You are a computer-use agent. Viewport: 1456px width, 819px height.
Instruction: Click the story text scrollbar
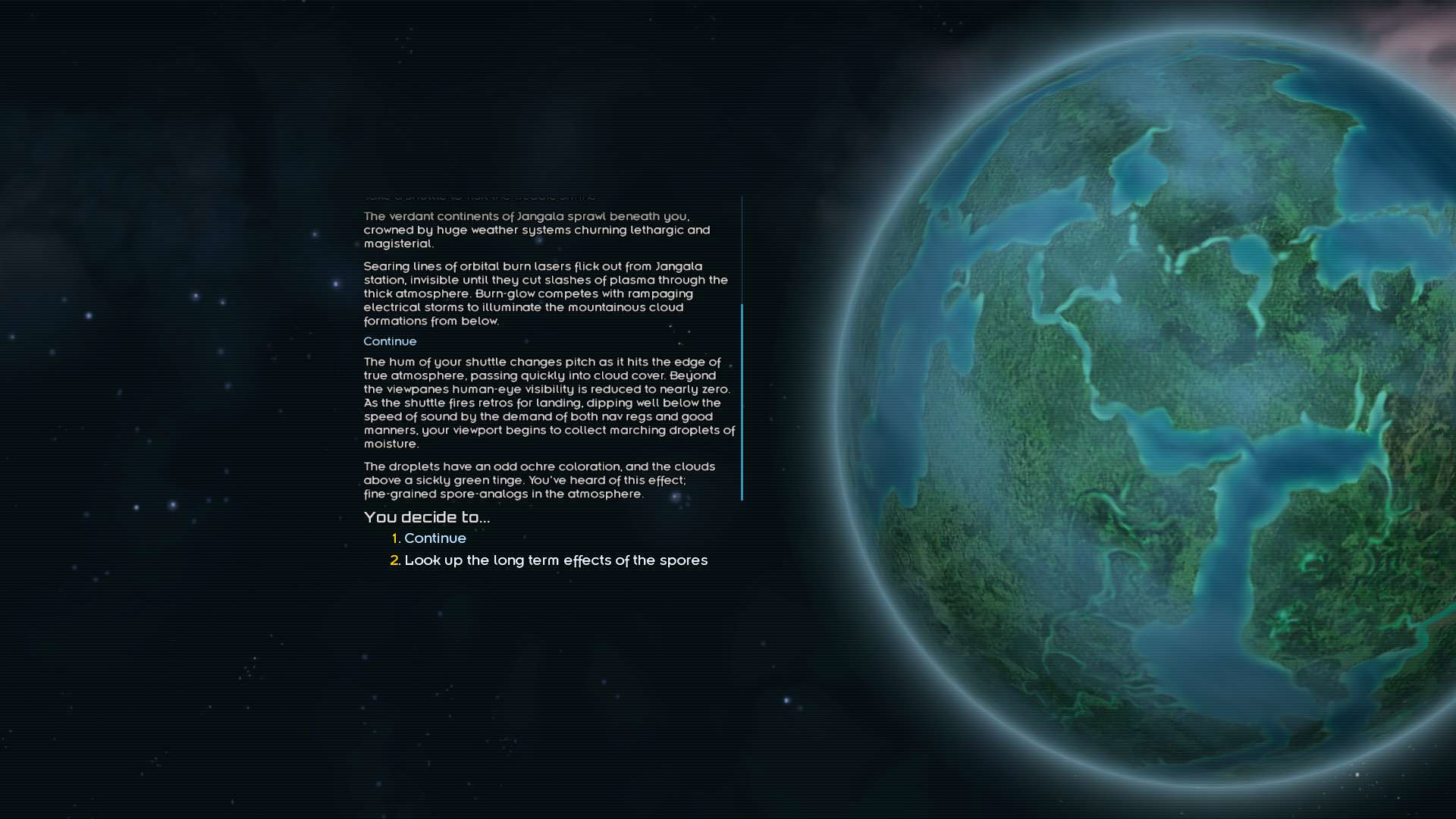tap(742, 401)
